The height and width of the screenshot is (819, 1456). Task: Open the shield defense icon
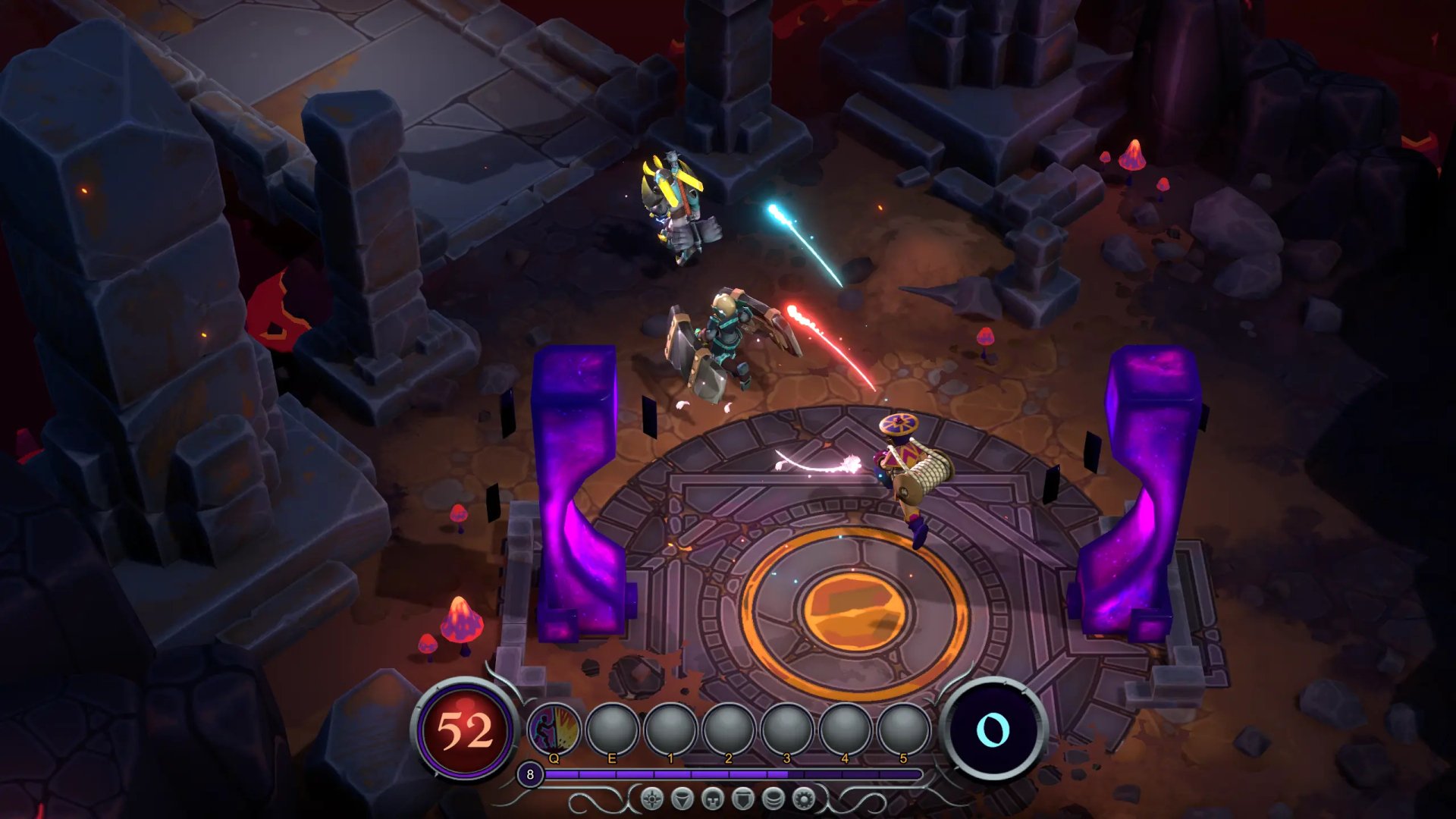(743, 799)
